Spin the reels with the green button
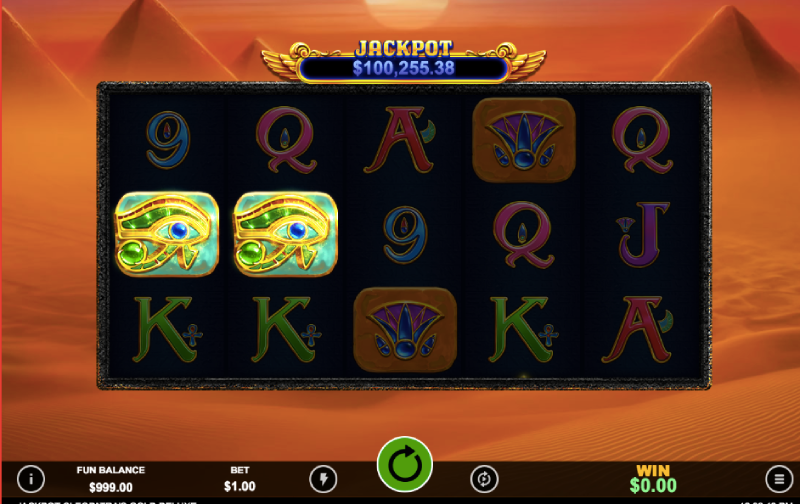This screenshot has height=504, width=800. [x=404, y=465]
